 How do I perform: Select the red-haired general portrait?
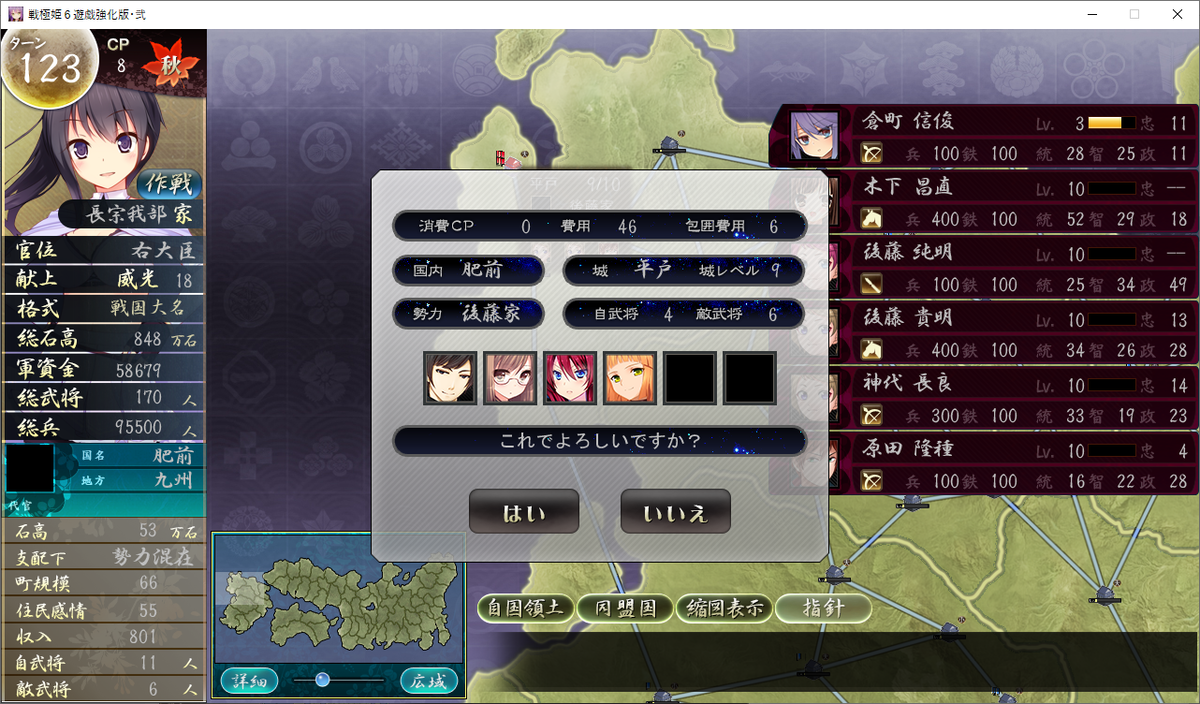click(x=570, y=378)
